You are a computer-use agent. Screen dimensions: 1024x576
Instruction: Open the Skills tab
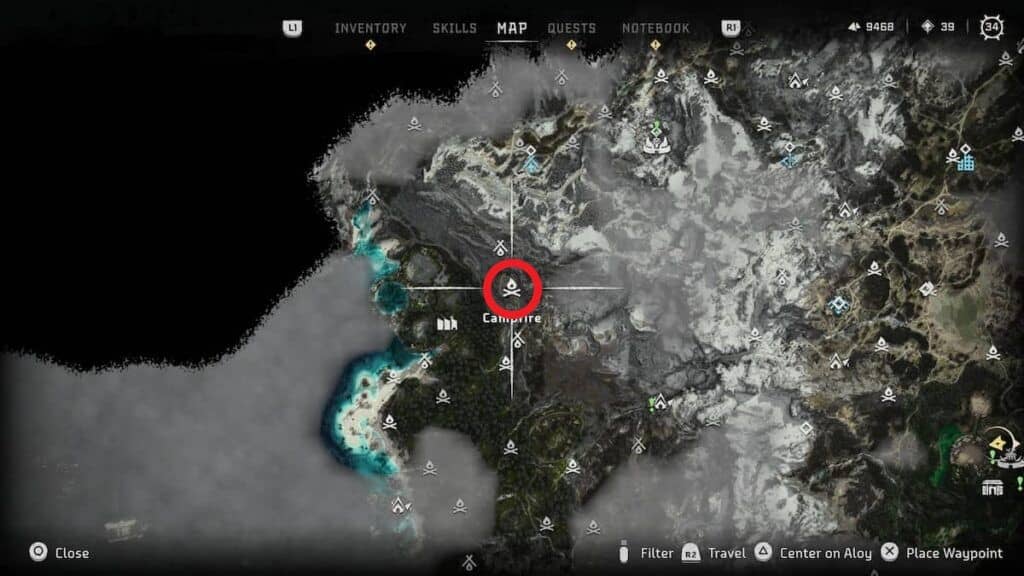click(455, 28)
